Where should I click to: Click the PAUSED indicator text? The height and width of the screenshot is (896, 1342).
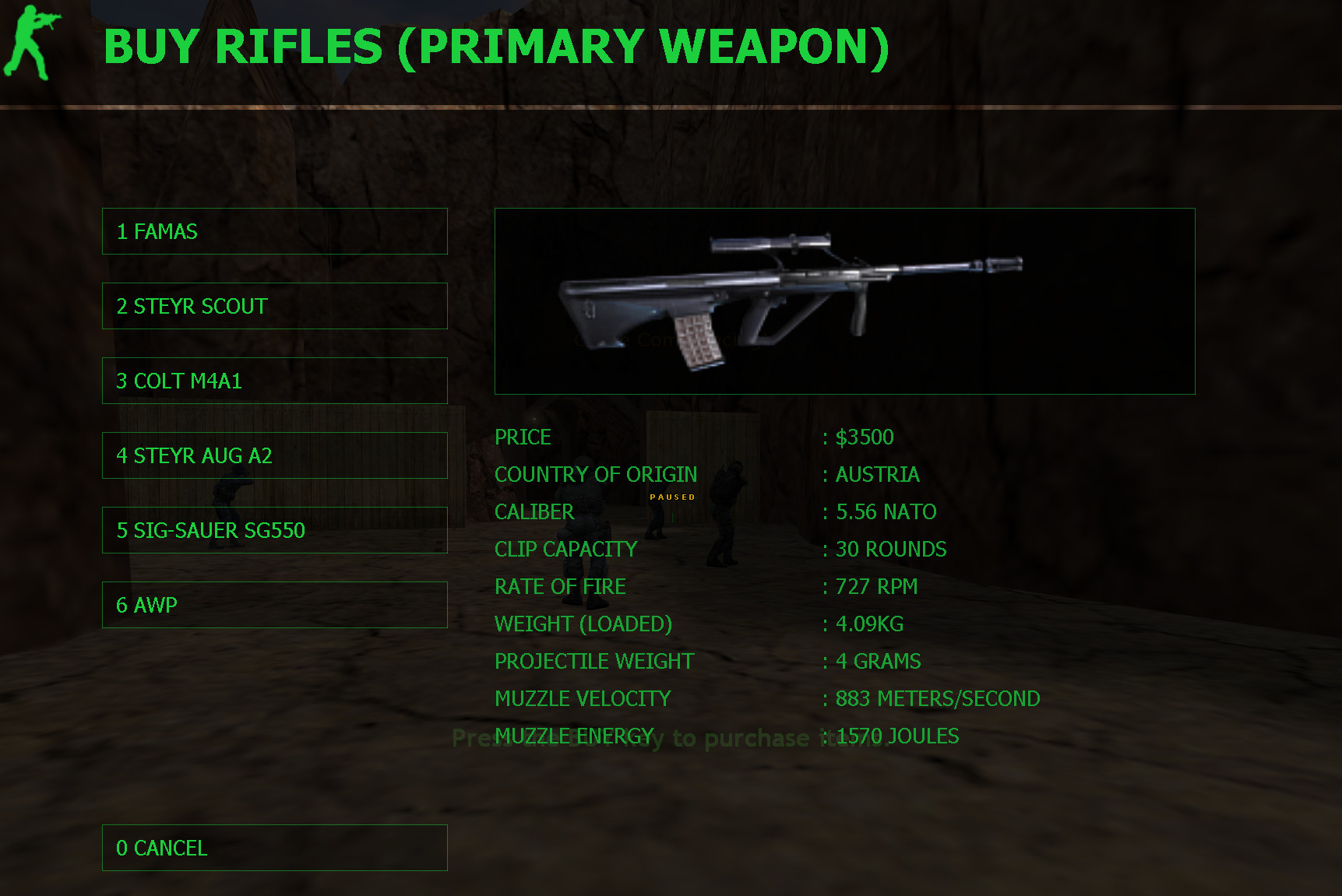[673, 496]
